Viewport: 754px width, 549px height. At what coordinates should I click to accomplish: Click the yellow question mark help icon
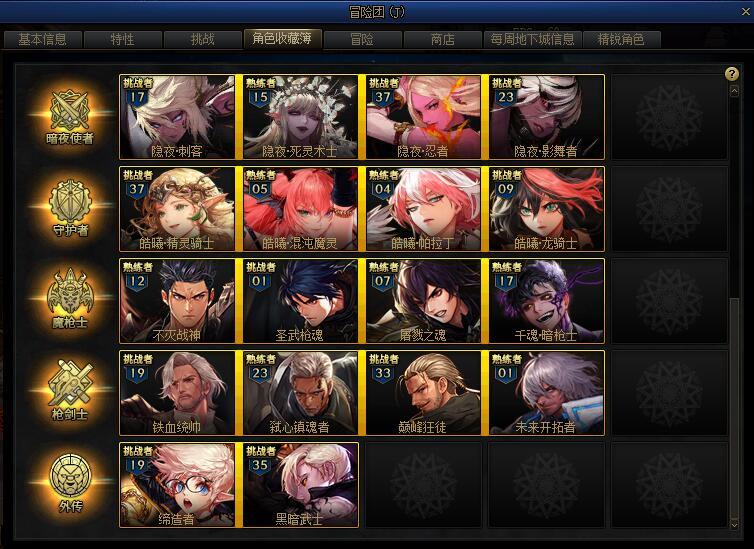pyautogui.click(x=732, y=74)
